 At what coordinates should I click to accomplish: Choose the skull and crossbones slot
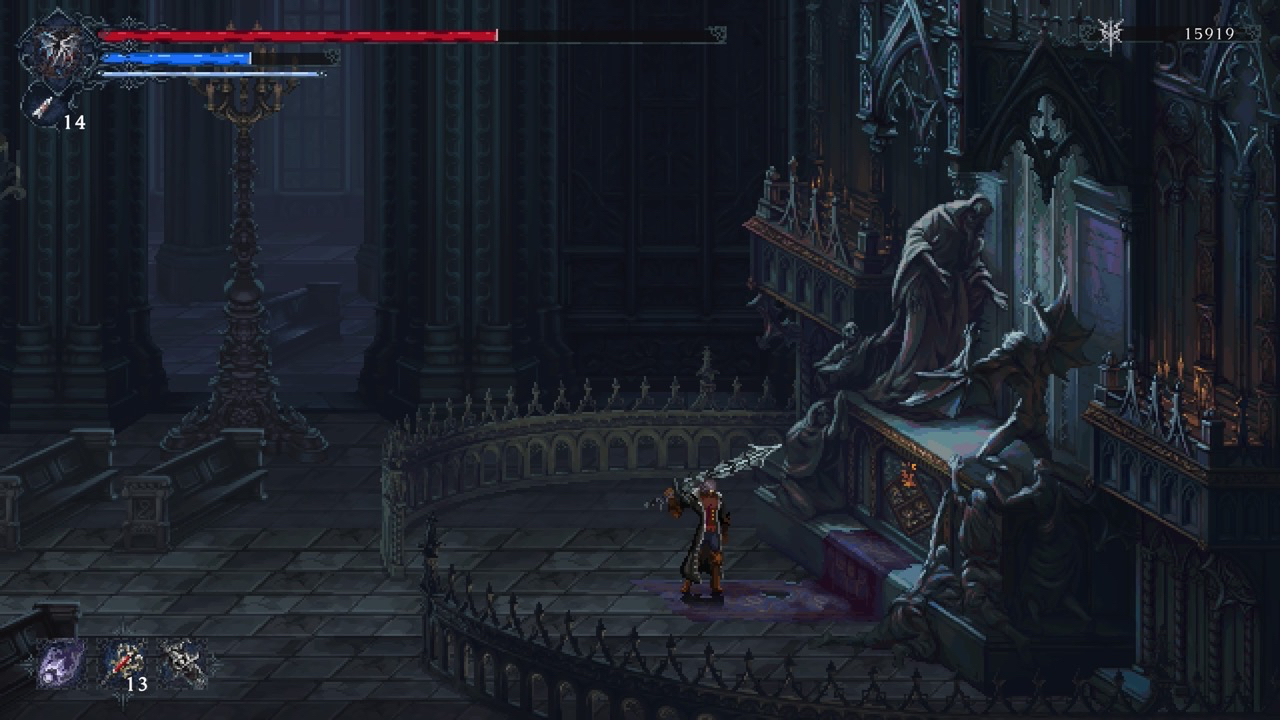[x=182, y=661]
